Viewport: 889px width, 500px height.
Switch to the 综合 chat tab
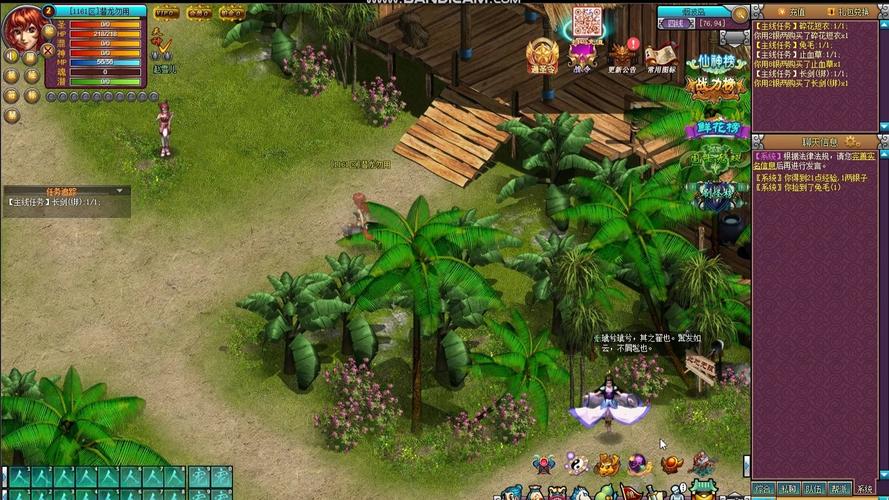(x=765, y=489)
